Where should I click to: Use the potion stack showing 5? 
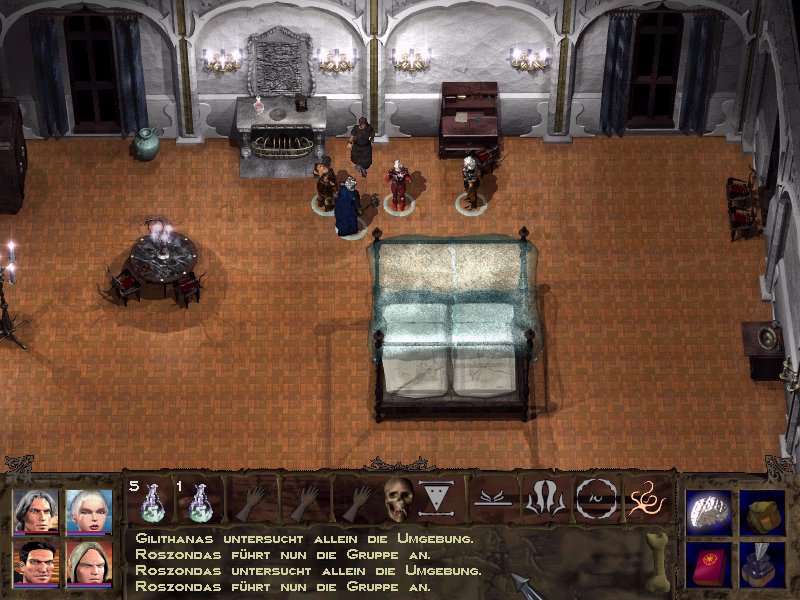pos(150,499)
